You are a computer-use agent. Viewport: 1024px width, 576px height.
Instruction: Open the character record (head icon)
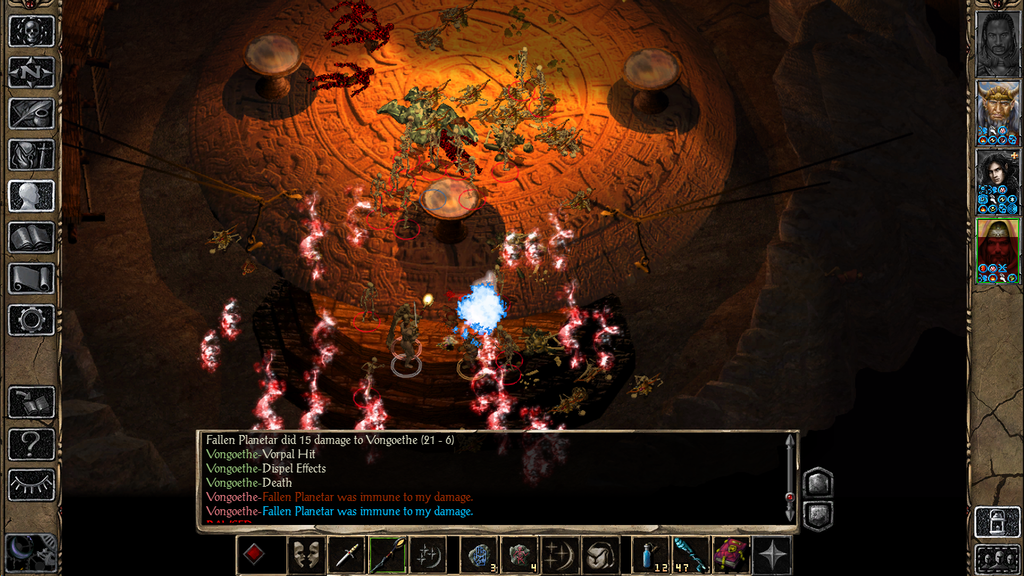[x=31, y=195]
